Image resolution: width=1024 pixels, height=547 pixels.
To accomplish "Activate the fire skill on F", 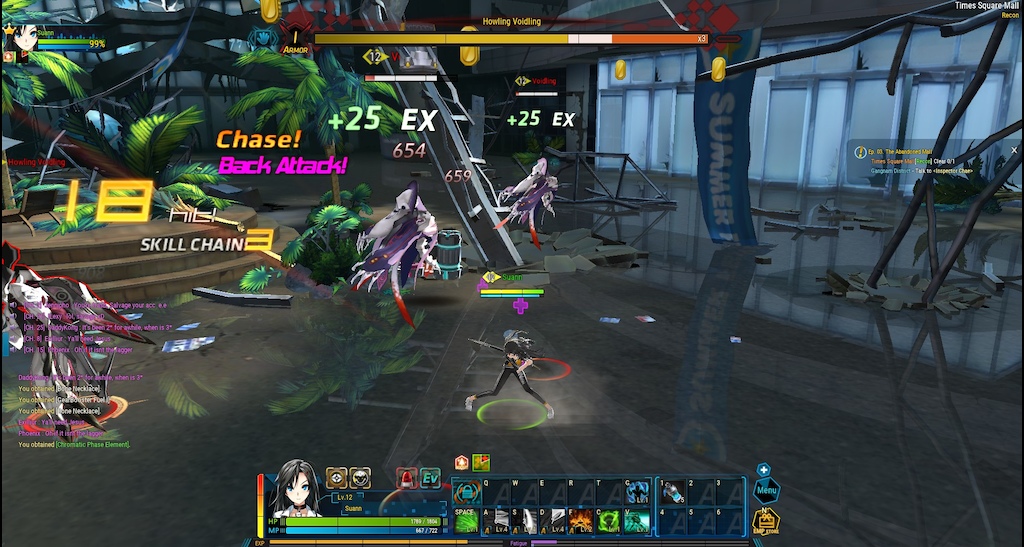I will [x=581, y=520].
